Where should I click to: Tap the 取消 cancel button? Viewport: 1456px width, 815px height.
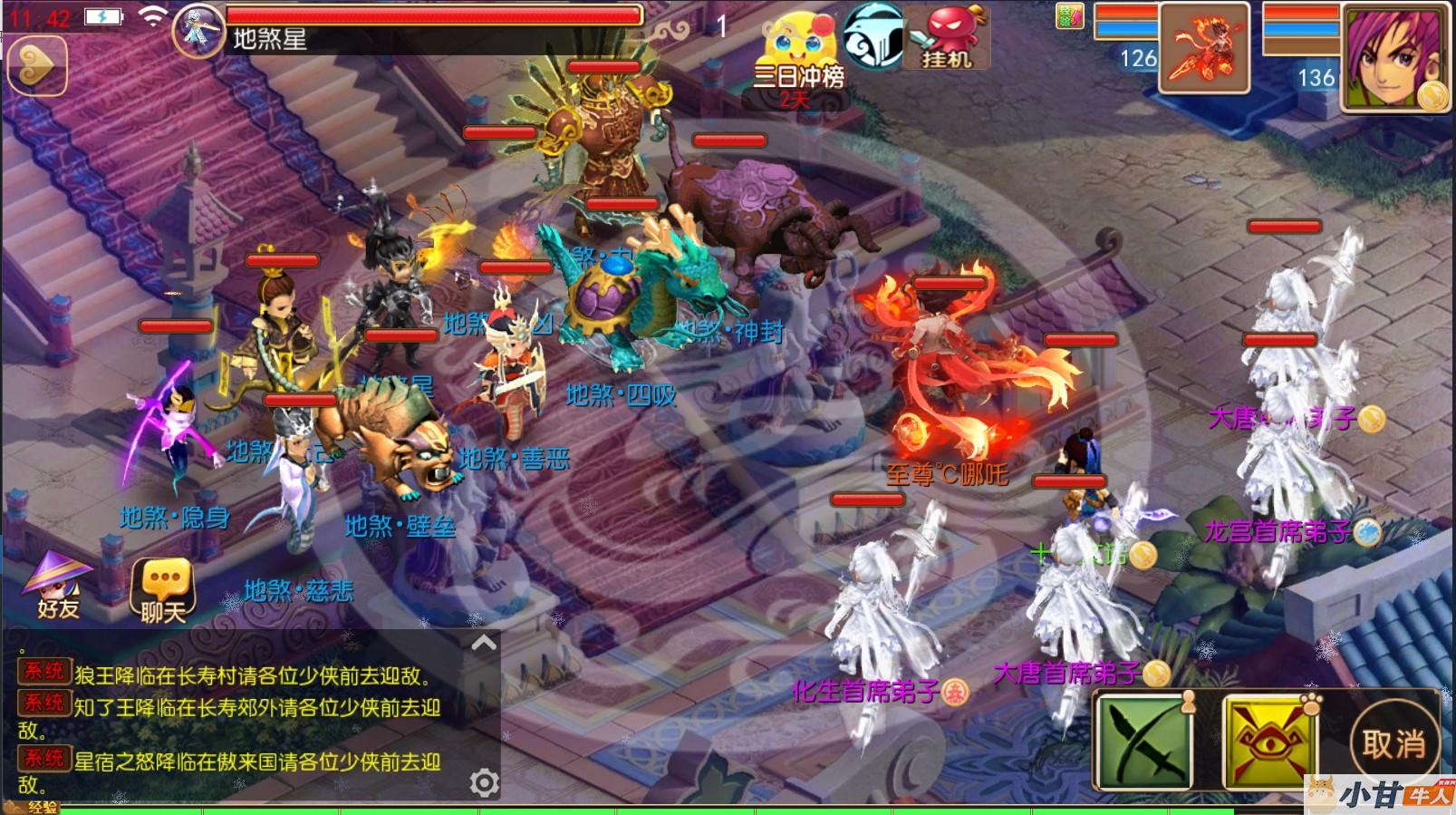(x=1393, y=744)
